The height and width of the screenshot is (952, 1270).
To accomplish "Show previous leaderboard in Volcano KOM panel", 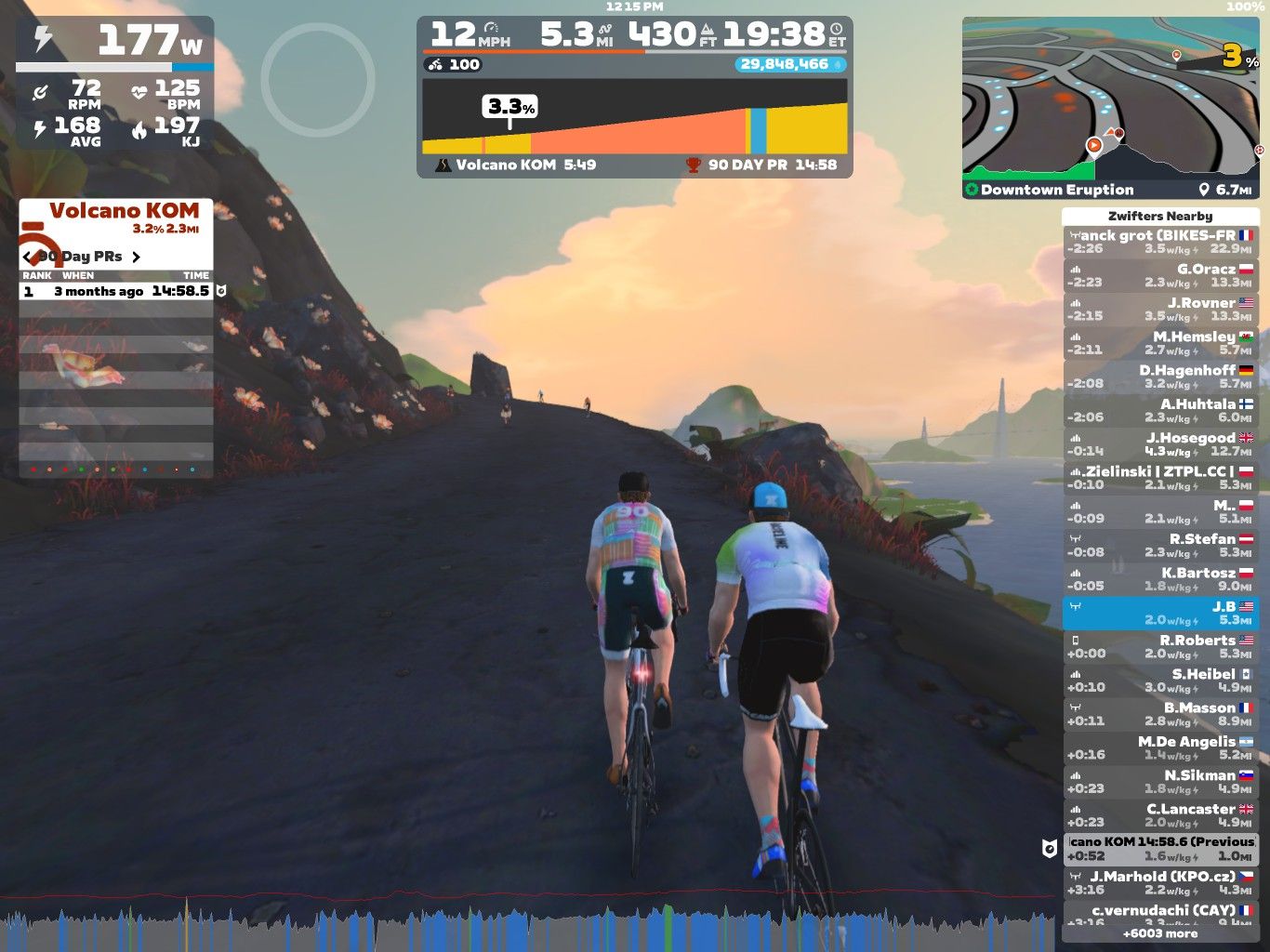I will point(28,257).
